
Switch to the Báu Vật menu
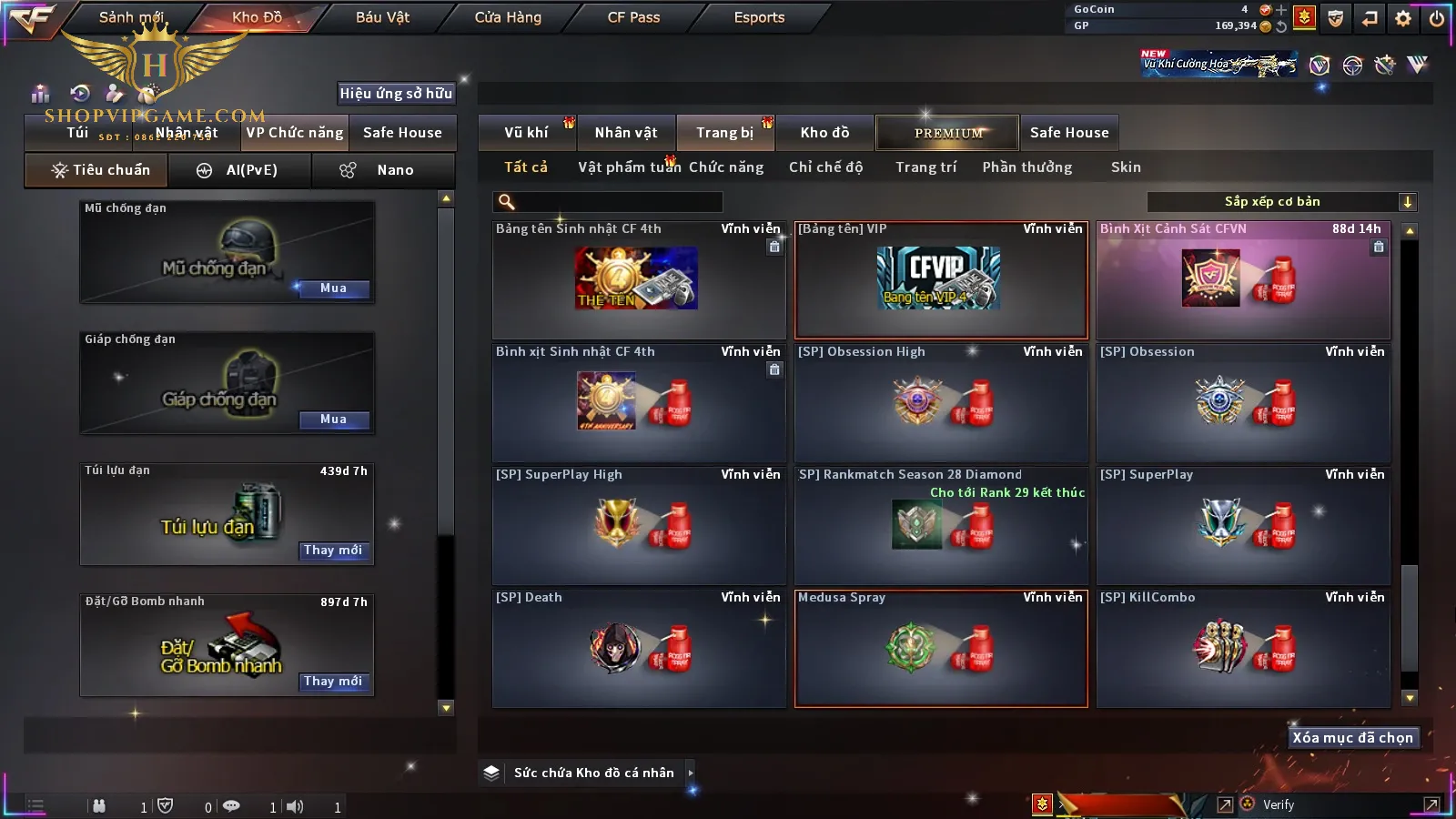[382, 17]
